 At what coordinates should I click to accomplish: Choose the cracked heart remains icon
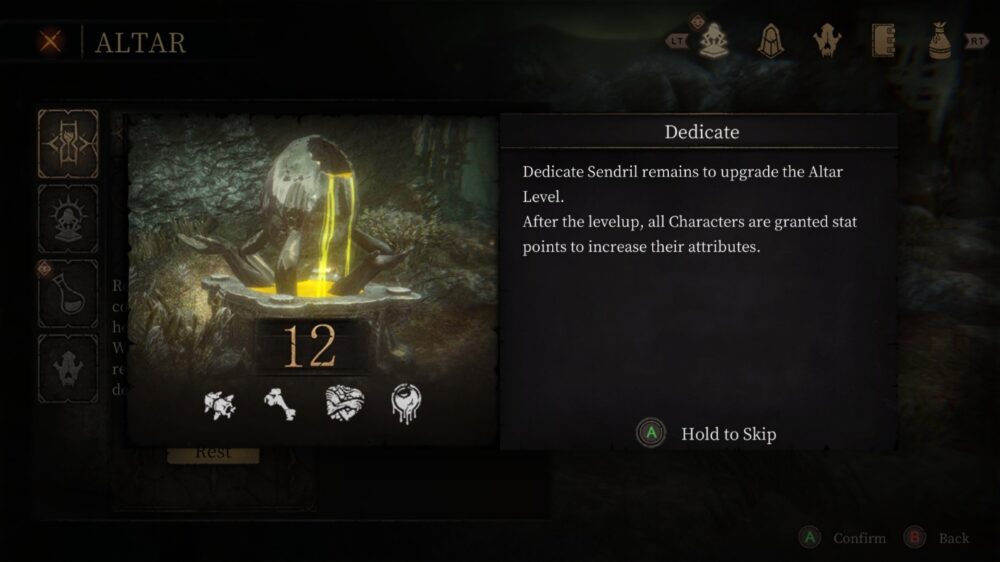(x=343, y=403)
